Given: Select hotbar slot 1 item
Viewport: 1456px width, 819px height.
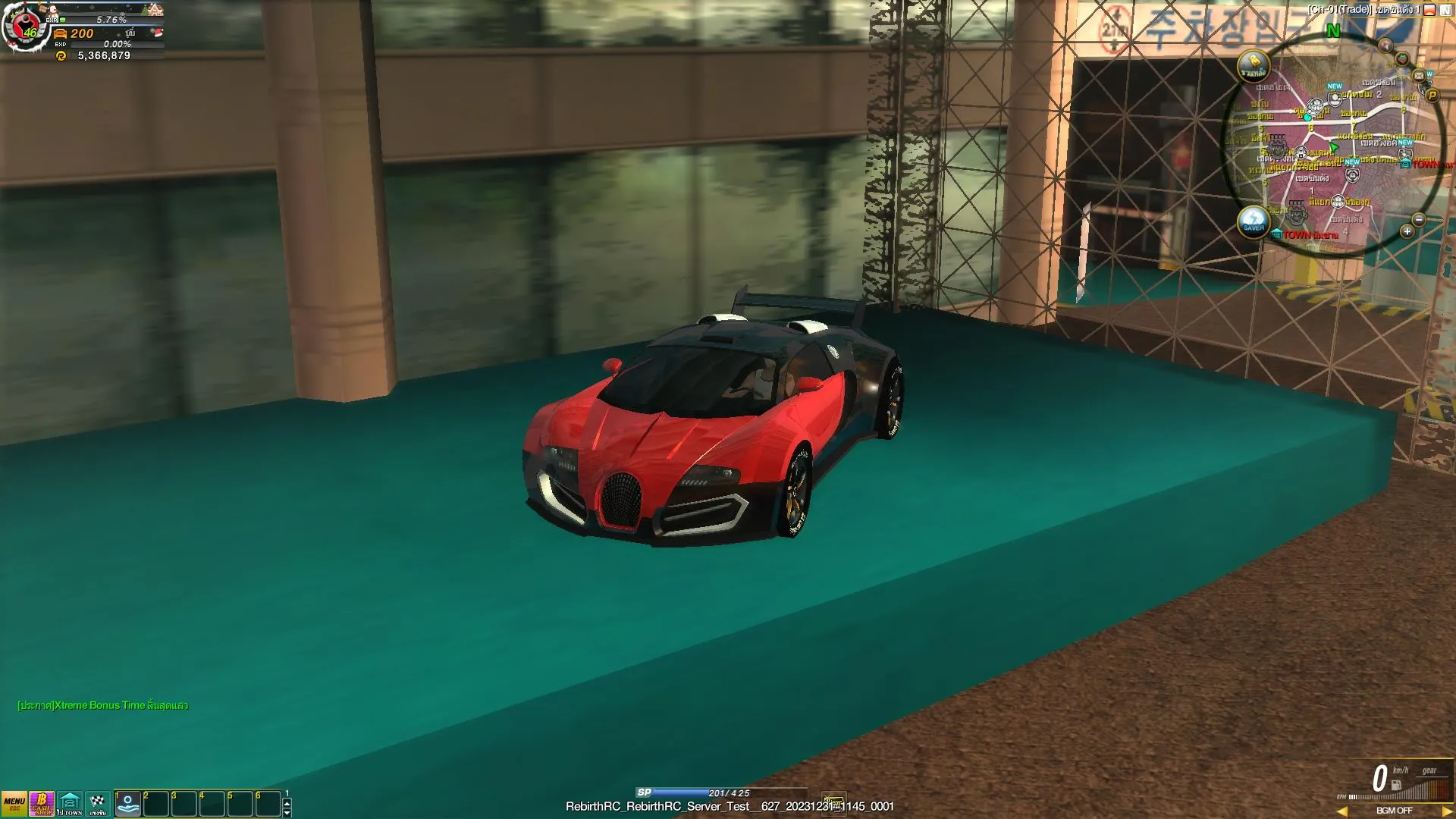Looking at the screenshot, I should point(128,804).
